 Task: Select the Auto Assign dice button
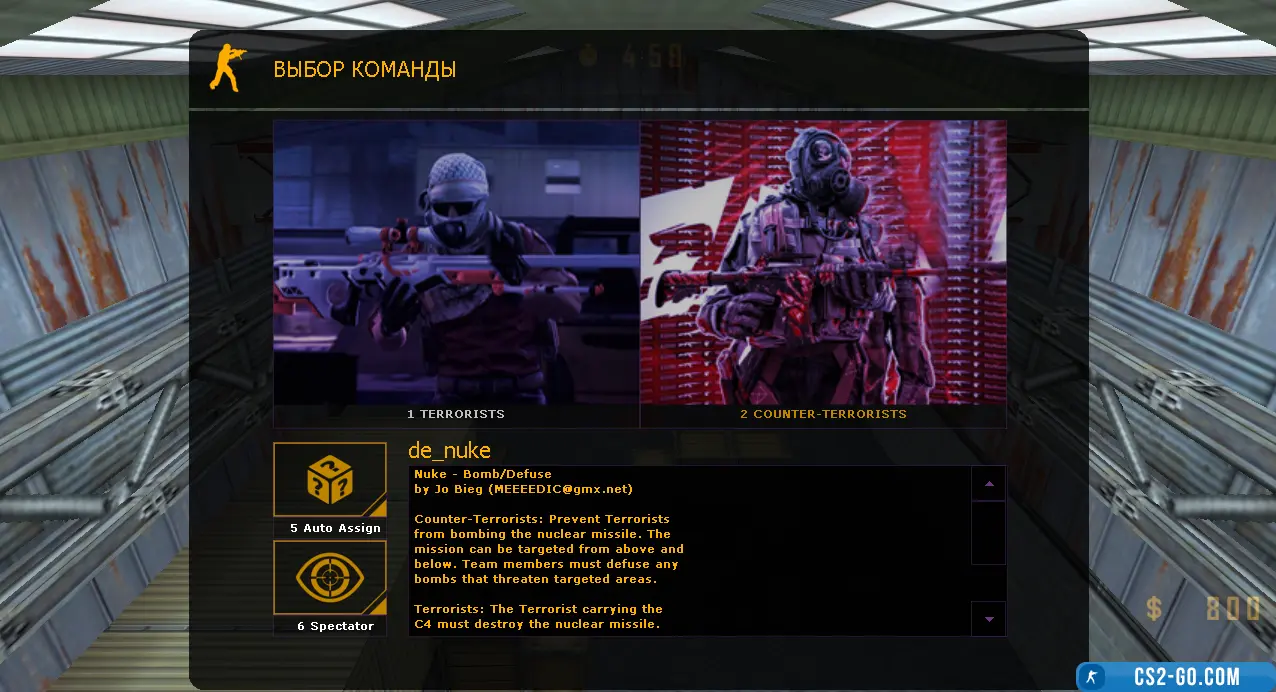pyautogui.click(x=330, y=481)
